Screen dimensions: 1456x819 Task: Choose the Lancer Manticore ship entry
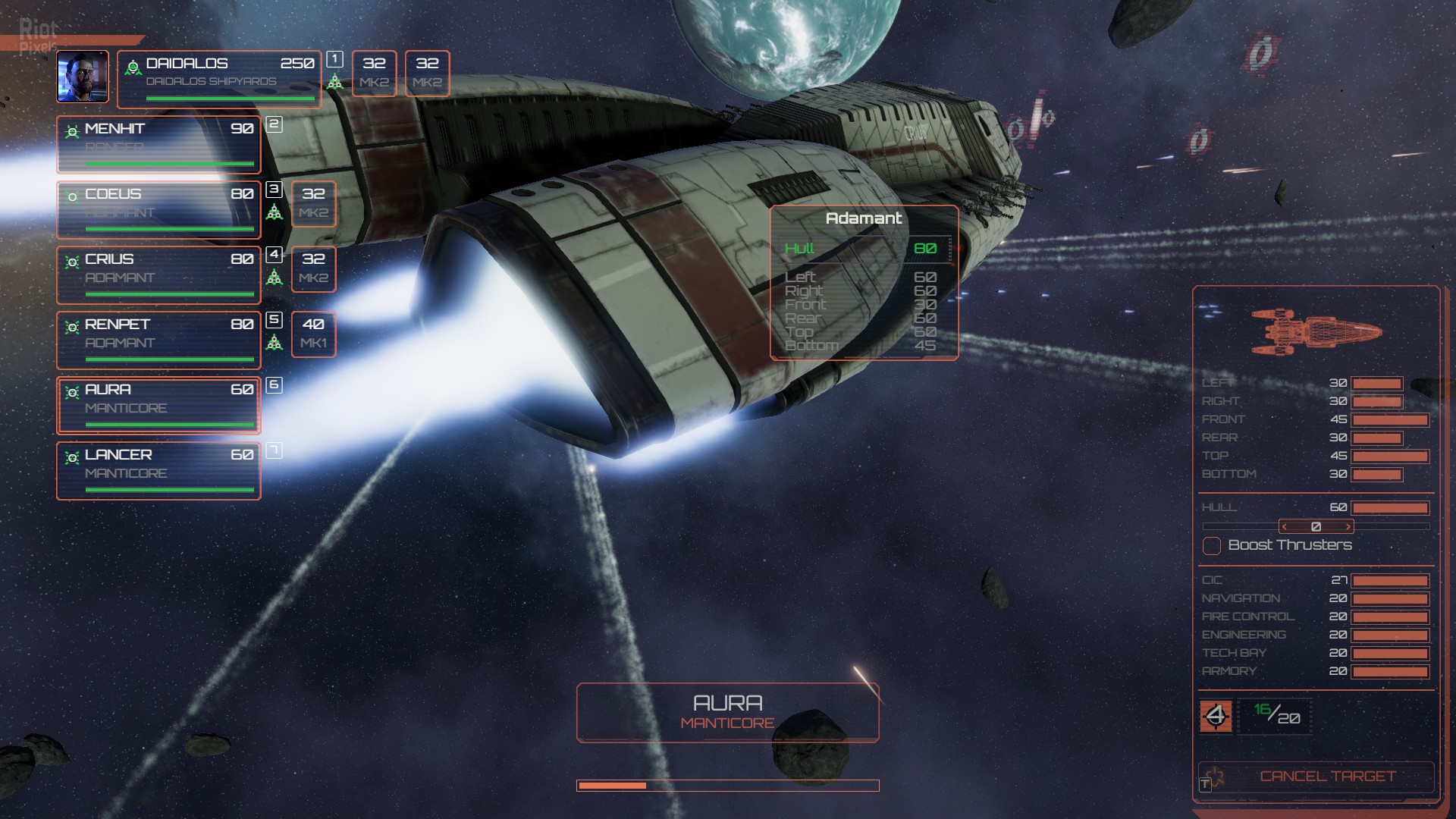158,471
